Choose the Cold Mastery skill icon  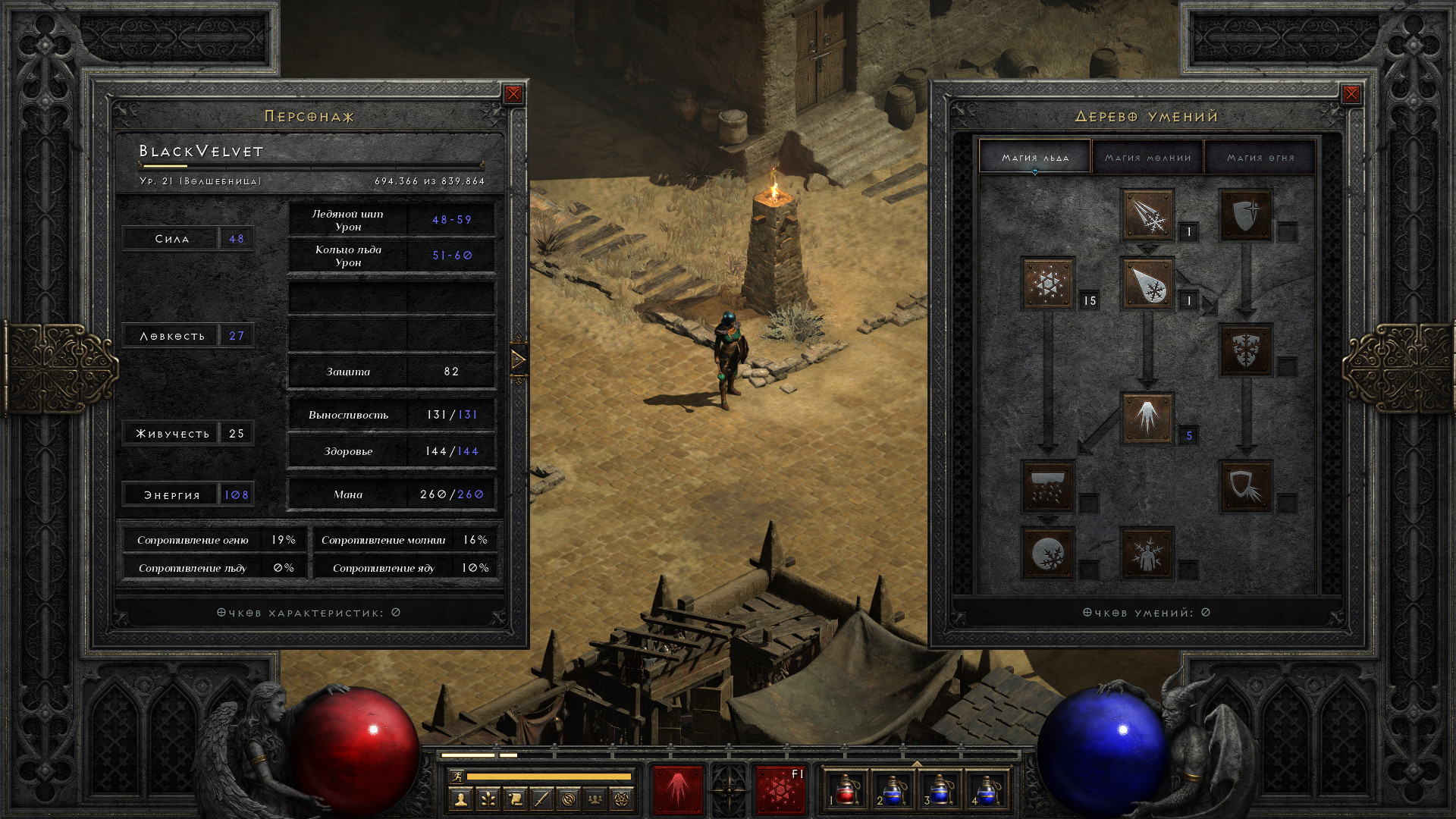[1147, 553]
